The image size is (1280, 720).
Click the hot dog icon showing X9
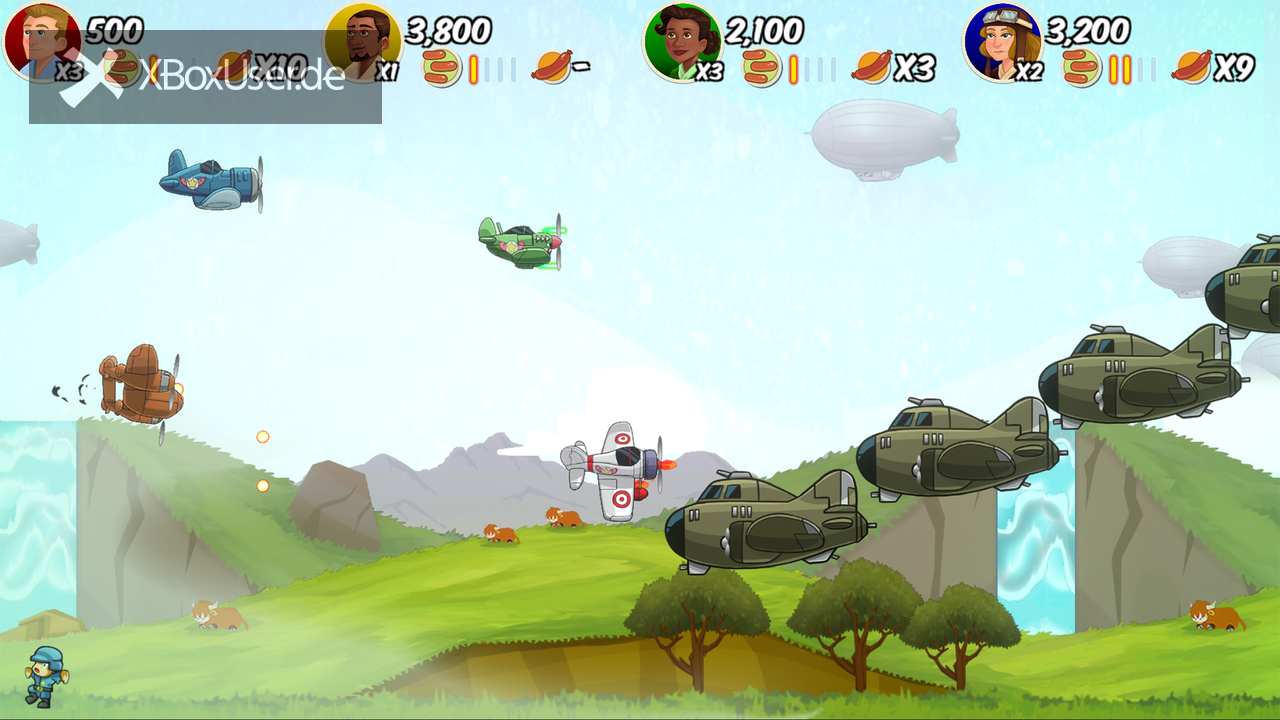1192,67
